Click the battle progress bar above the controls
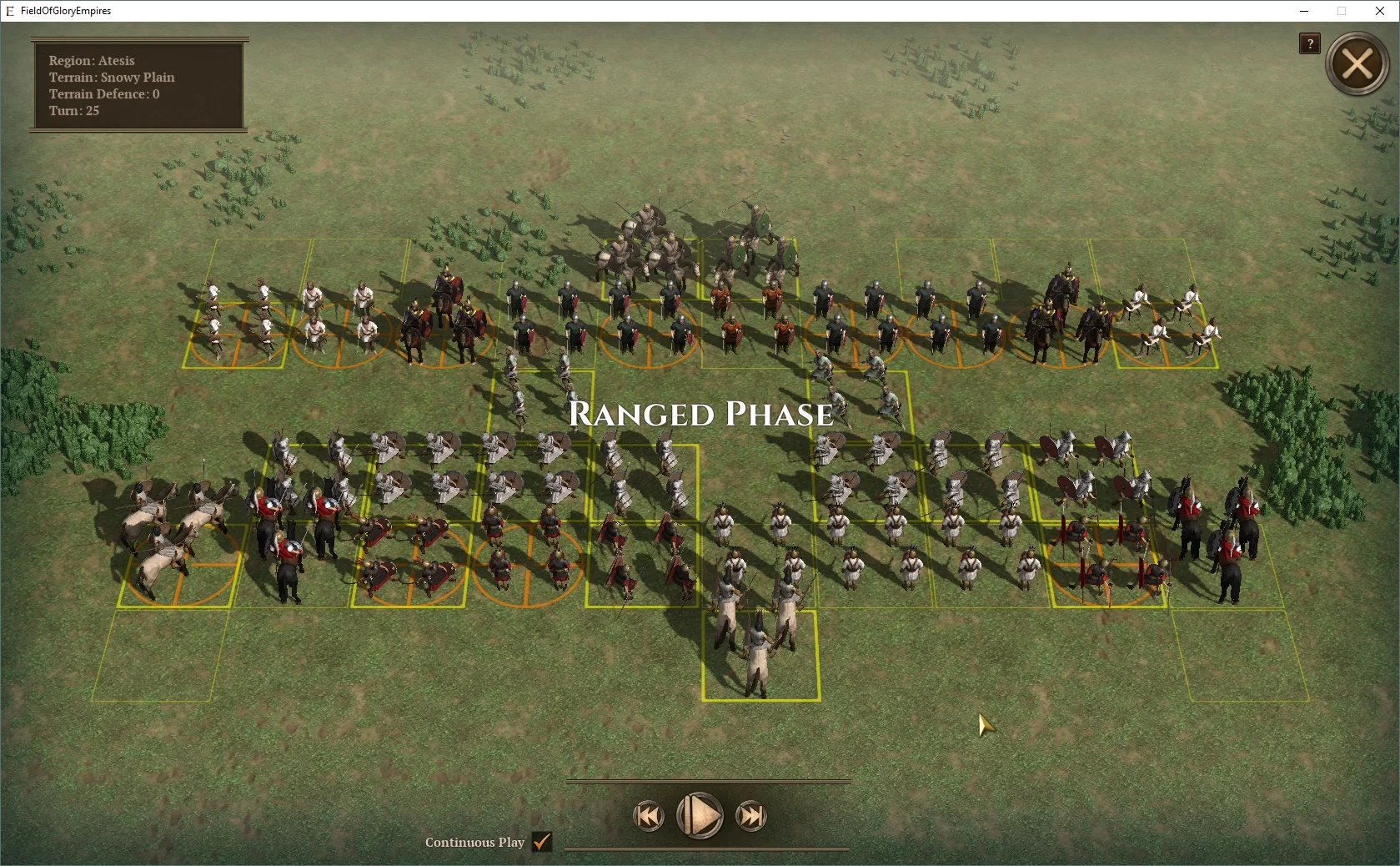Image resolution: width=1400 pixels, height=866 pixels. point(707,783)
